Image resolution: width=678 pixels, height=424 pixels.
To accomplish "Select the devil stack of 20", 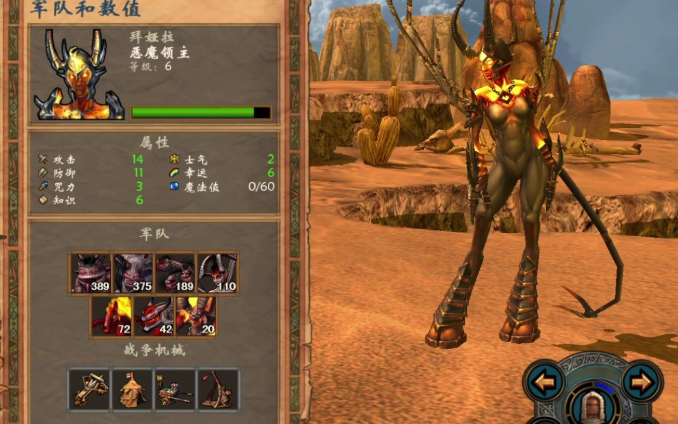I will tap(196, 315).
